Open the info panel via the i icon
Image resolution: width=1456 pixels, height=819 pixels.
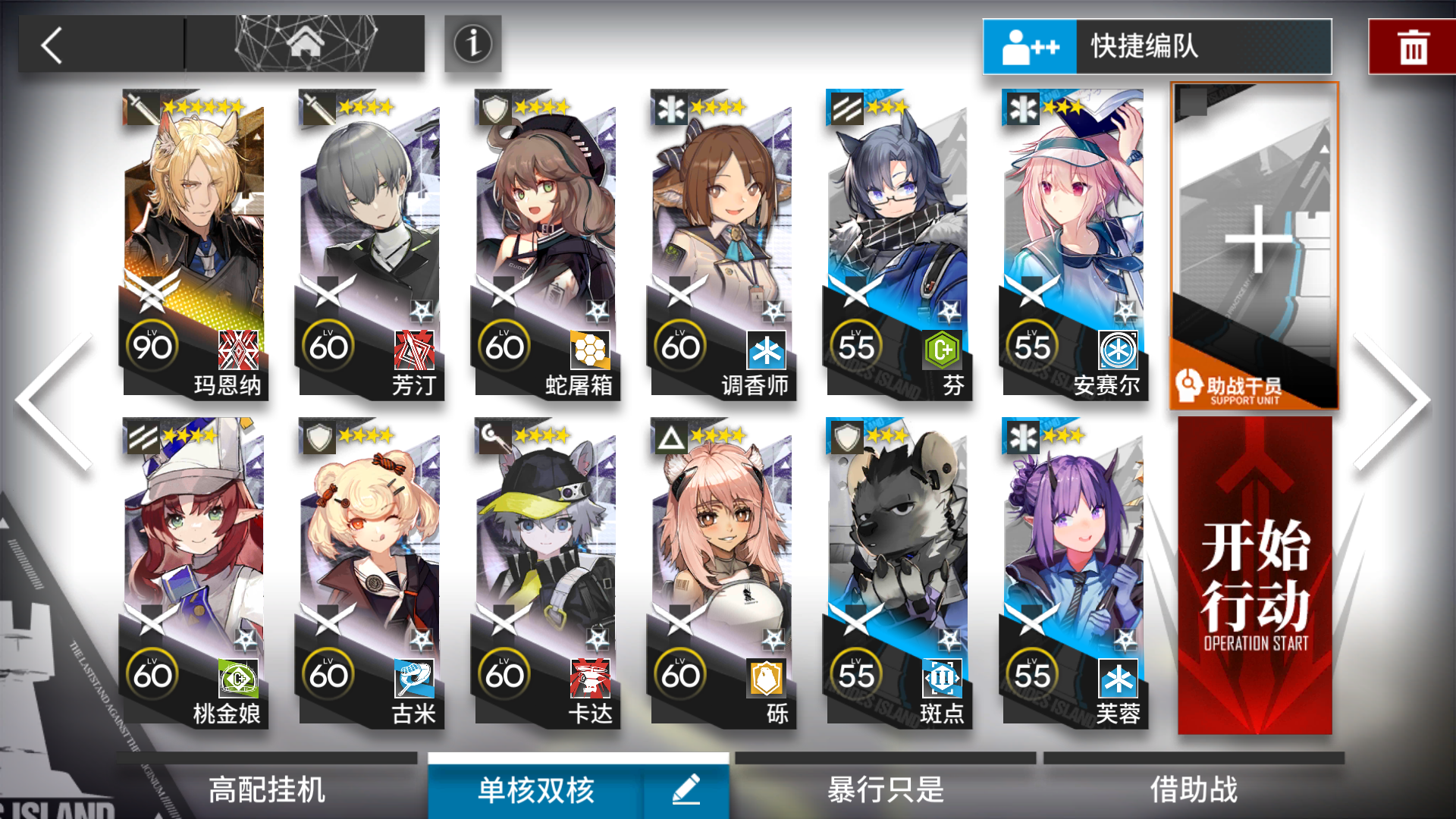[x=472, y=45]
